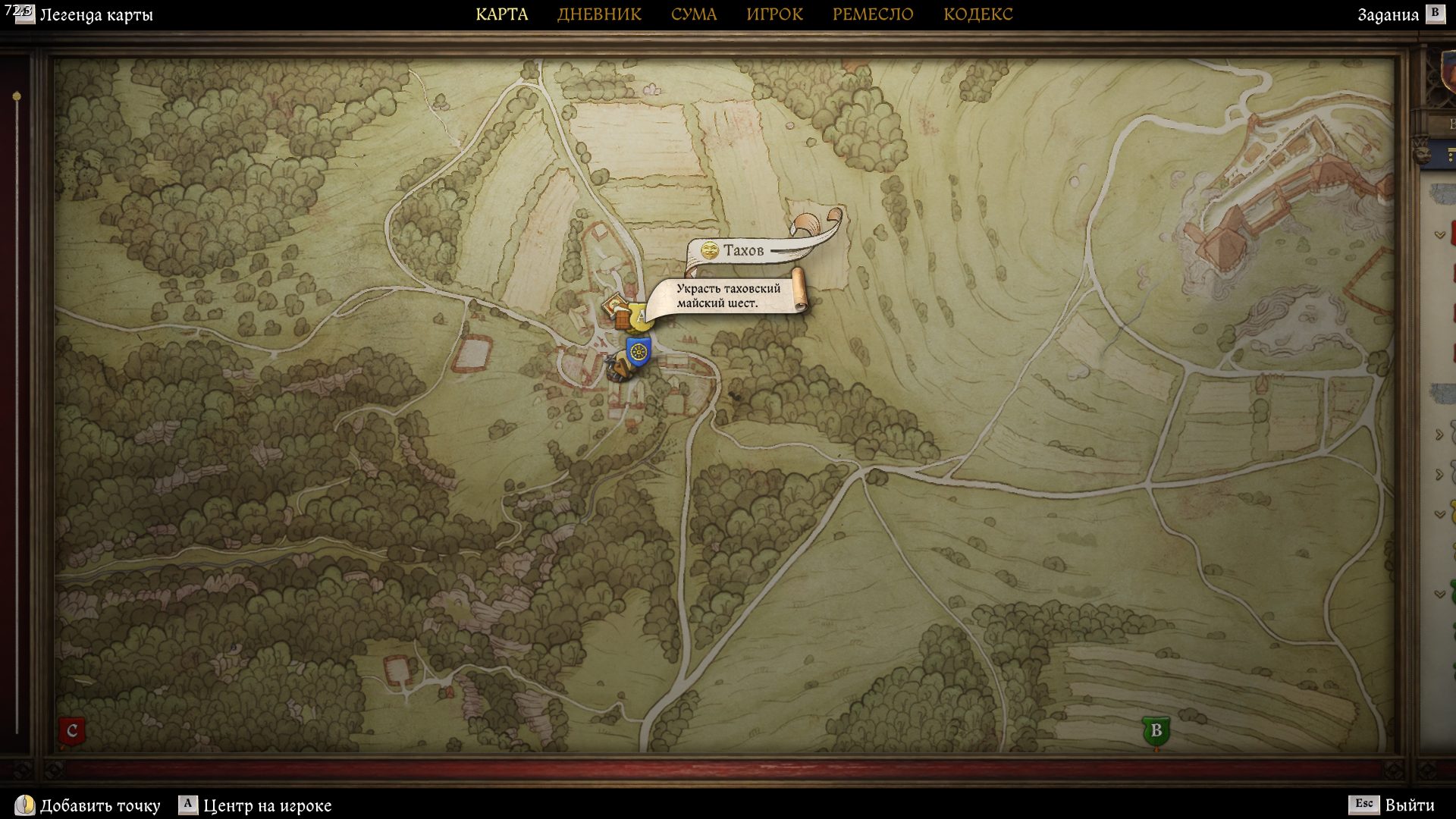
Task: Select the blue wheel shield marker
Action: tap(639, 351)
